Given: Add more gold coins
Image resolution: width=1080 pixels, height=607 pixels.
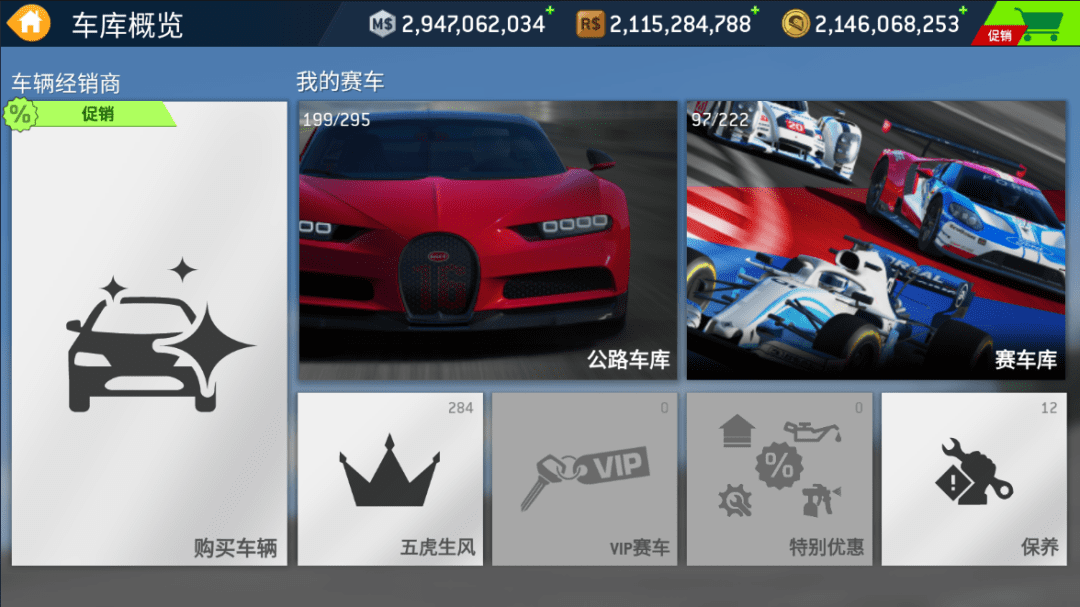Looking at the screenshot, I should point(963,12).
